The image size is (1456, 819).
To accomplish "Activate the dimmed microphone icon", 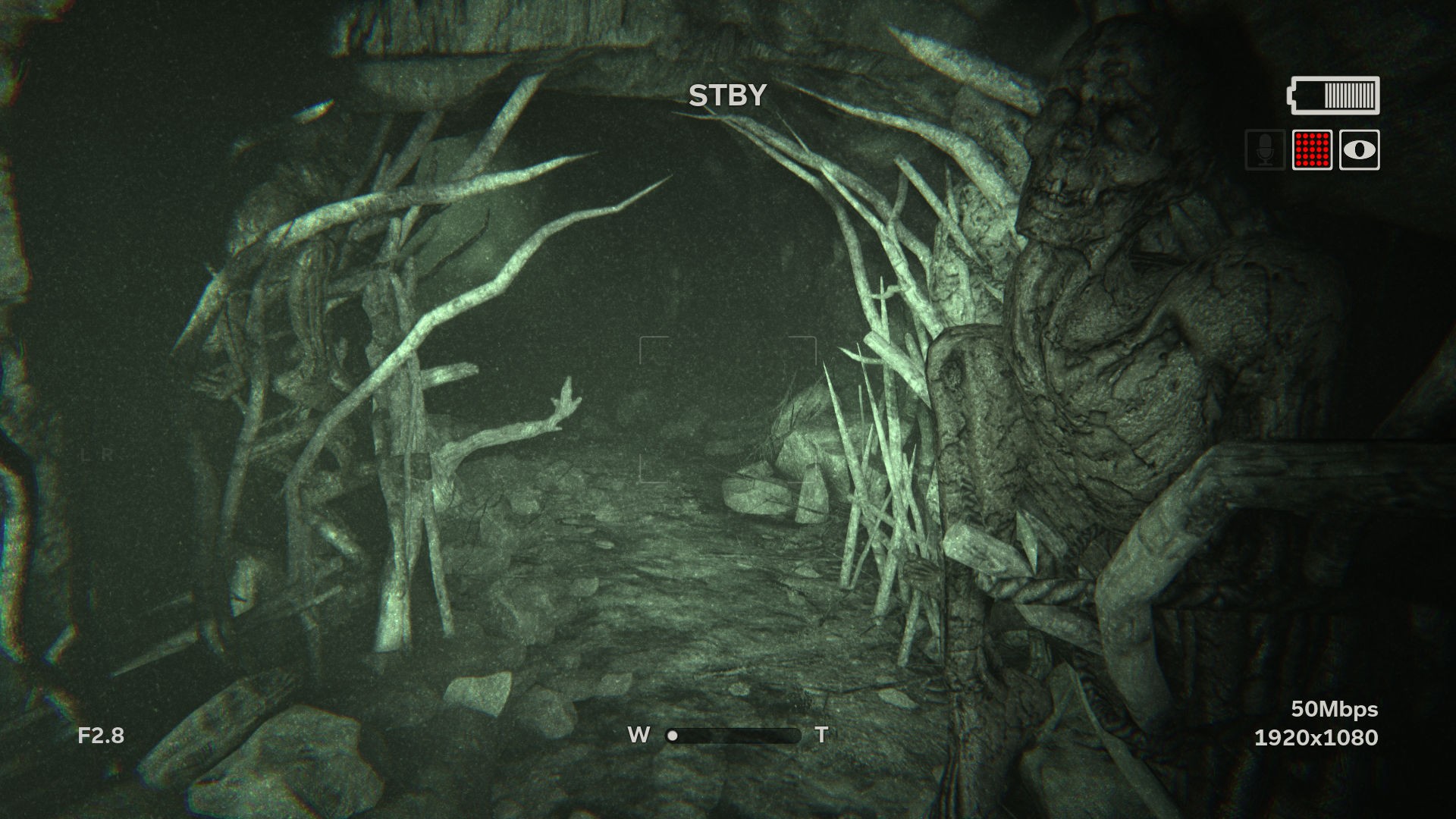I will (1264, 150).
